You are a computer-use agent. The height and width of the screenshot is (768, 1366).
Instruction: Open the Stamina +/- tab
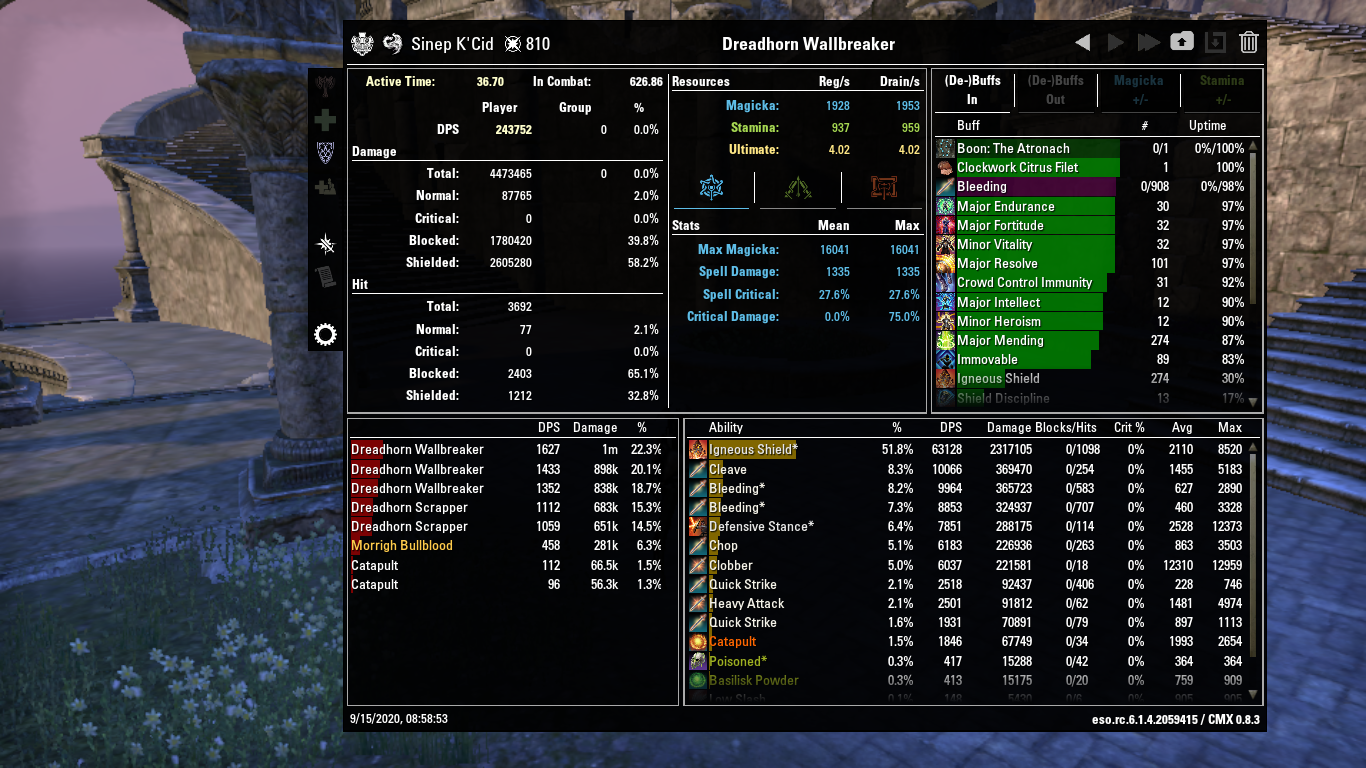coord(1221,88)
